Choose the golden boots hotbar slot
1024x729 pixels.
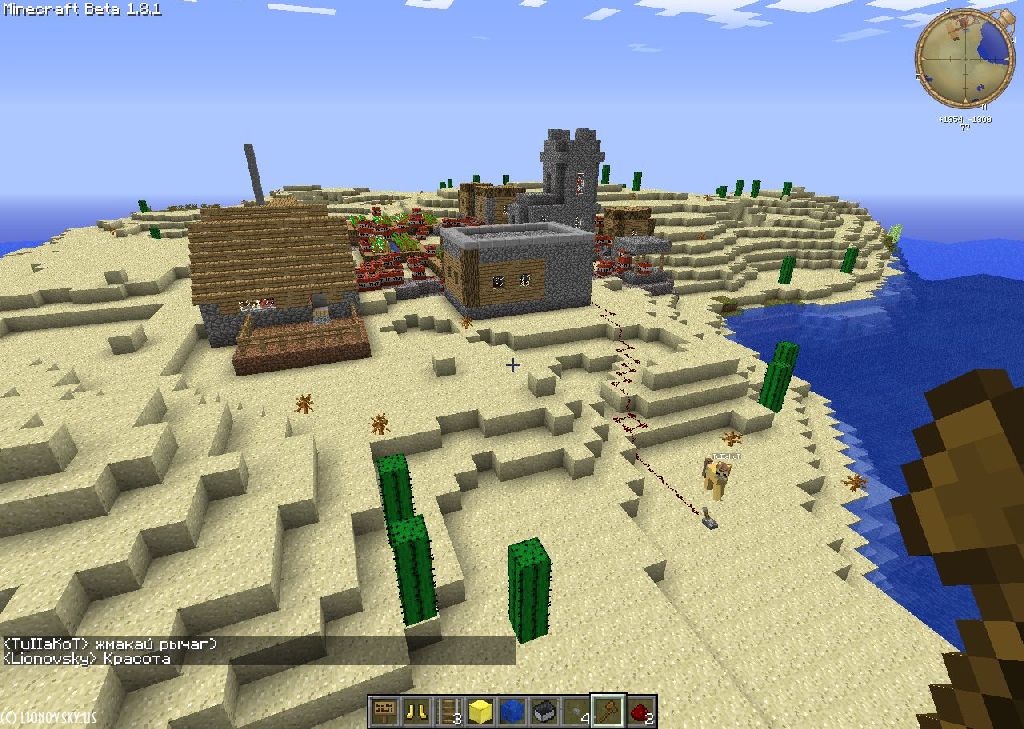pyautogui.click(x=415, y=712)
